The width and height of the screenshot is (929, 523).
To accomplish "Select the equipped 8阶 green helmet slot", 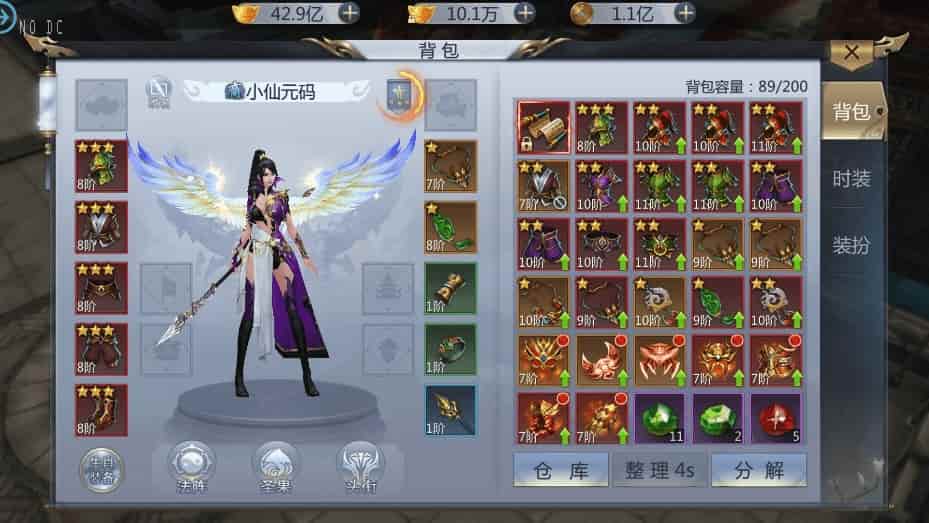I will tap(101, 166).
